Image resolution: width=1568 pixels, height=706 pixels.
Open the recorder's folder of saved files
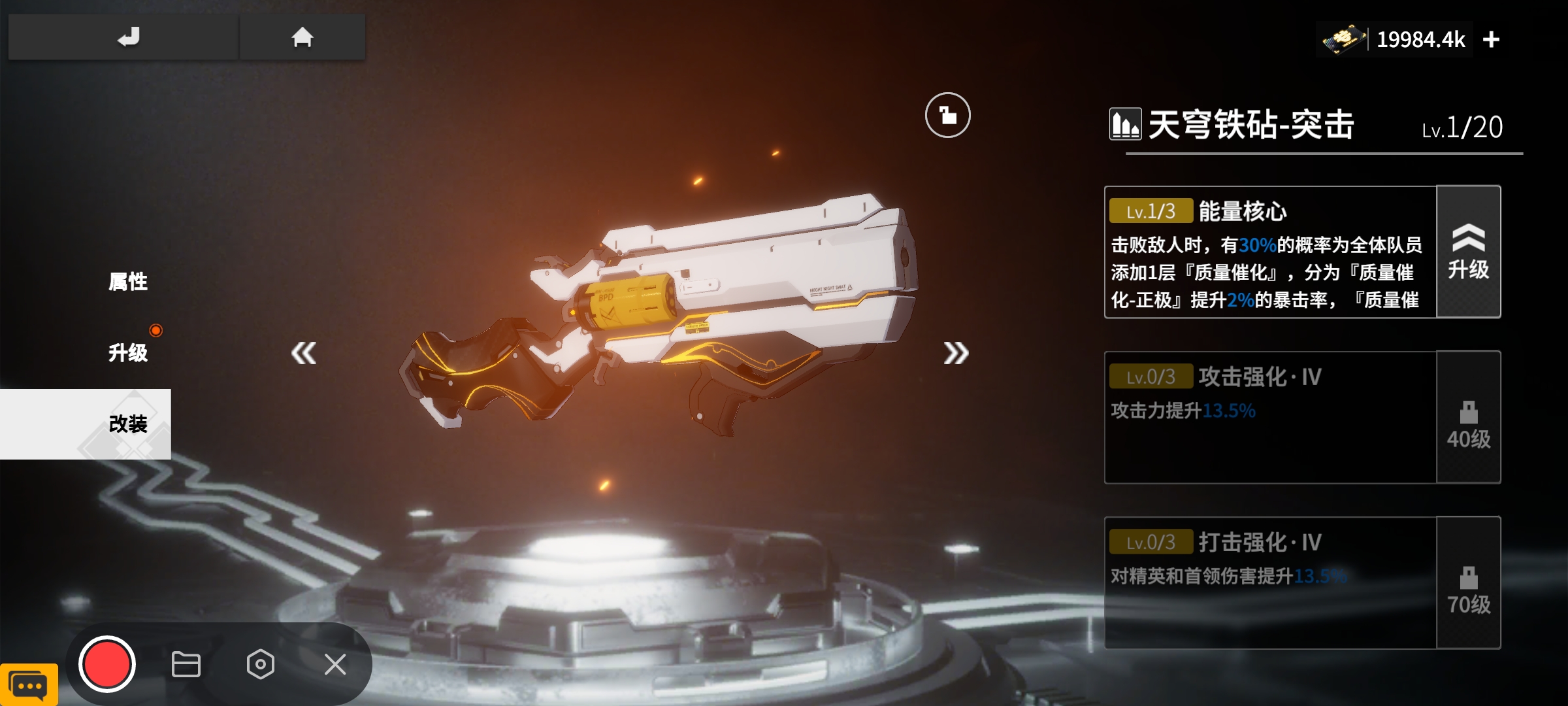pos(186,664)
